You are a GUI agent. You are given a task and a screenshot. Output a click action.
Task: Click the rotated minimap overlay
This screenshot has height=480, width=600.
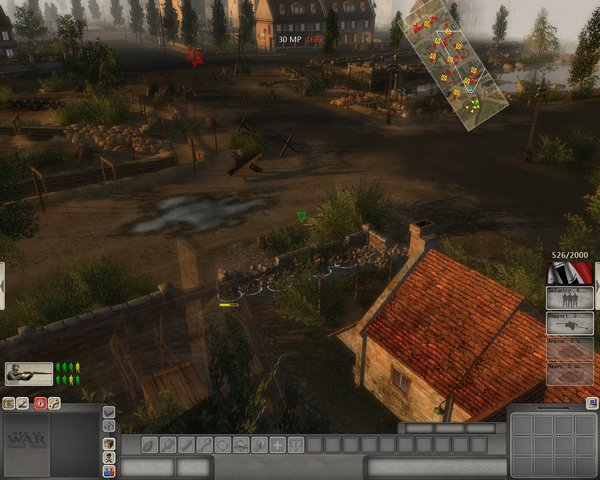(x=449, y=62)
